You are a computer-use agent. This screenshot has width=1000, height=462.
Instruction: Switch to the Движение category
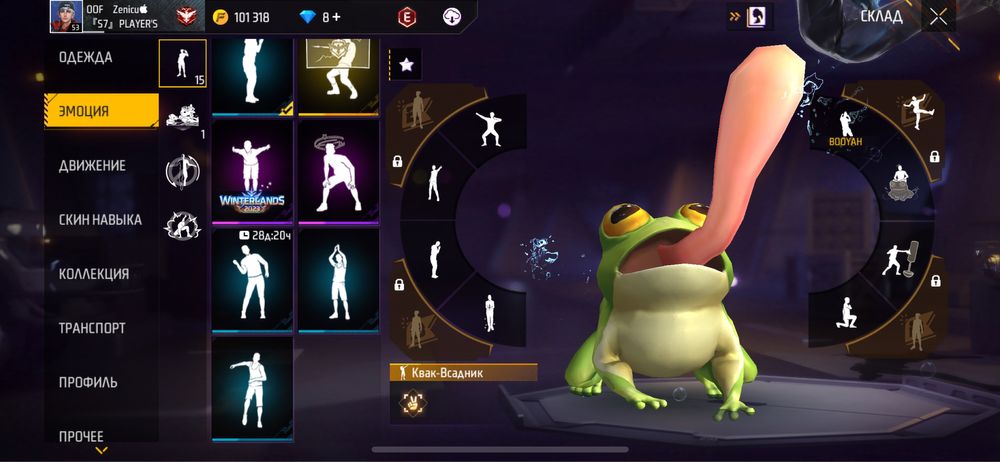tap(92, 165)
